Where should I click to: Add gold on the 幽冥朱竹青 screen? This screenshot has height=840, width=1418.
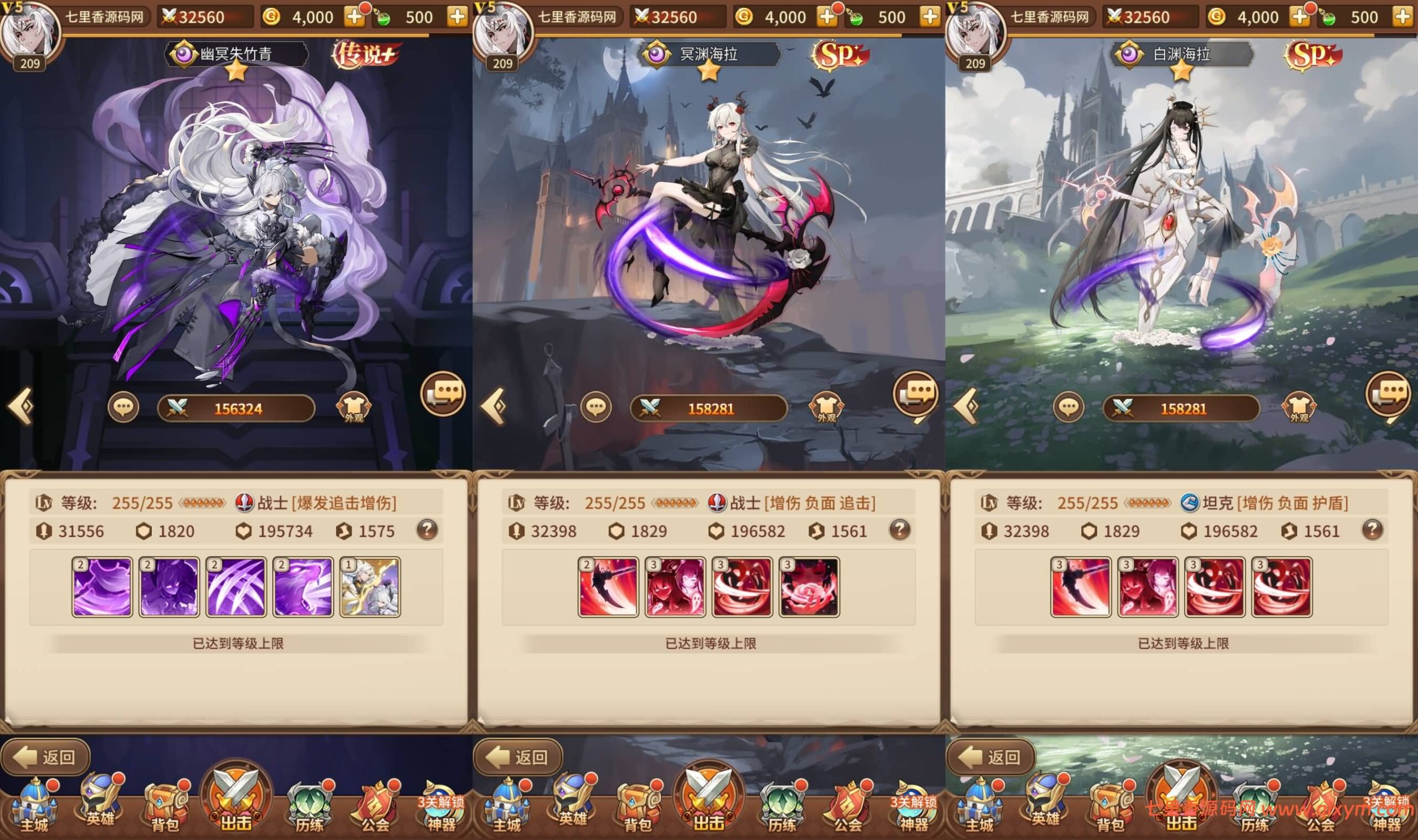click(354, 17)
